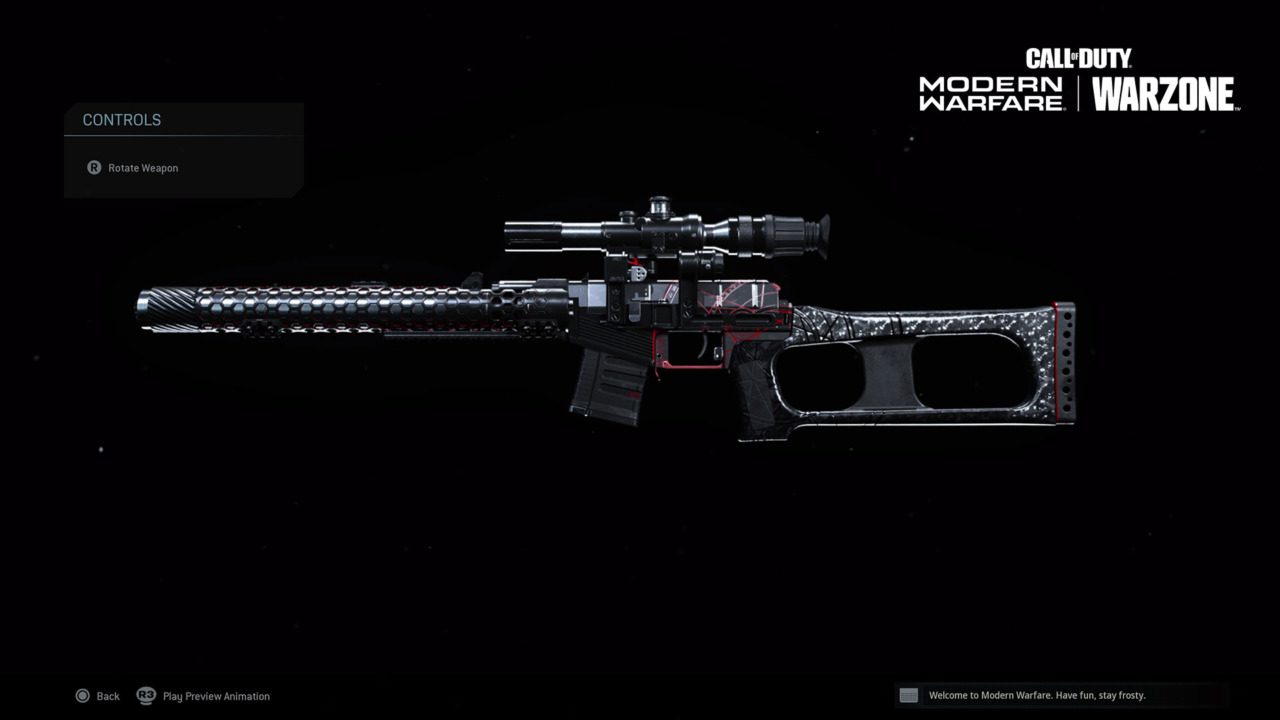Click the Call of Duty text logo

[x=1081, y=58]
